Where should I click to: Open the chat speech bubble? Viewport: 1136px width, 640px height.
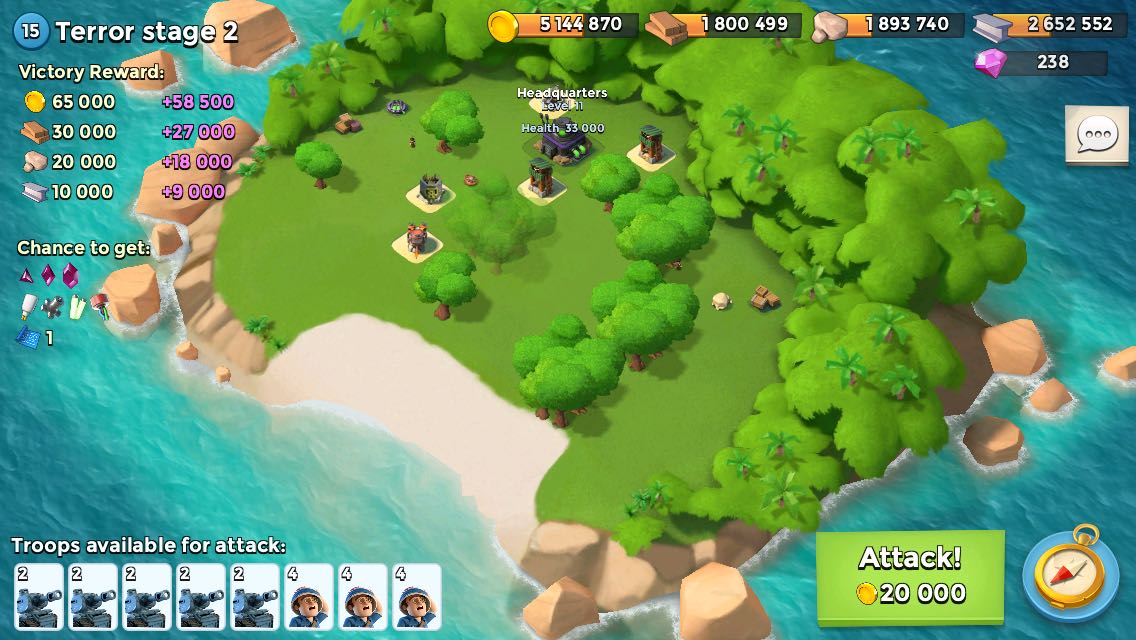point(1096,134)
